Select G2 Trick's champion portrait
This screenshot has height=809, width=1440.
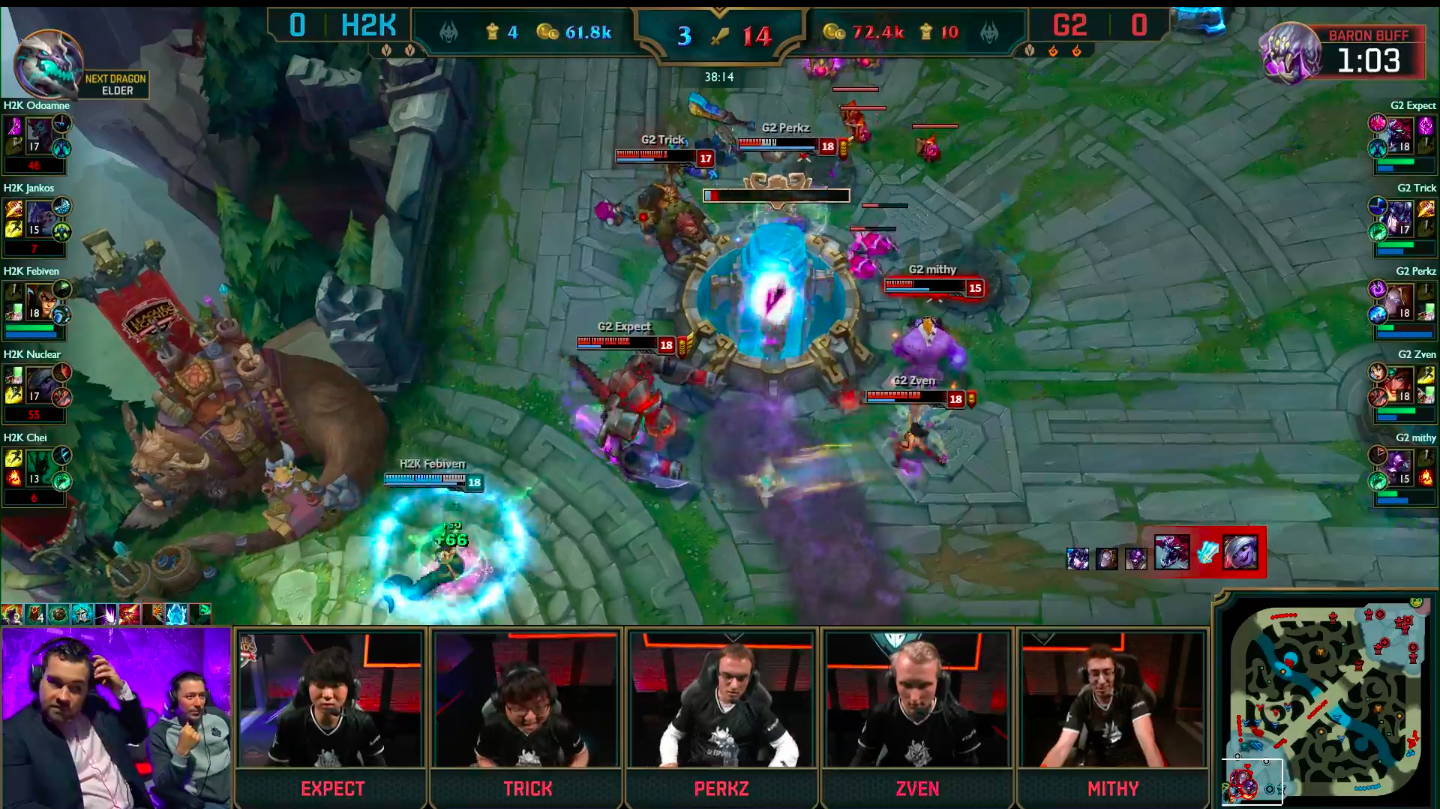[x=1399, y=216]
